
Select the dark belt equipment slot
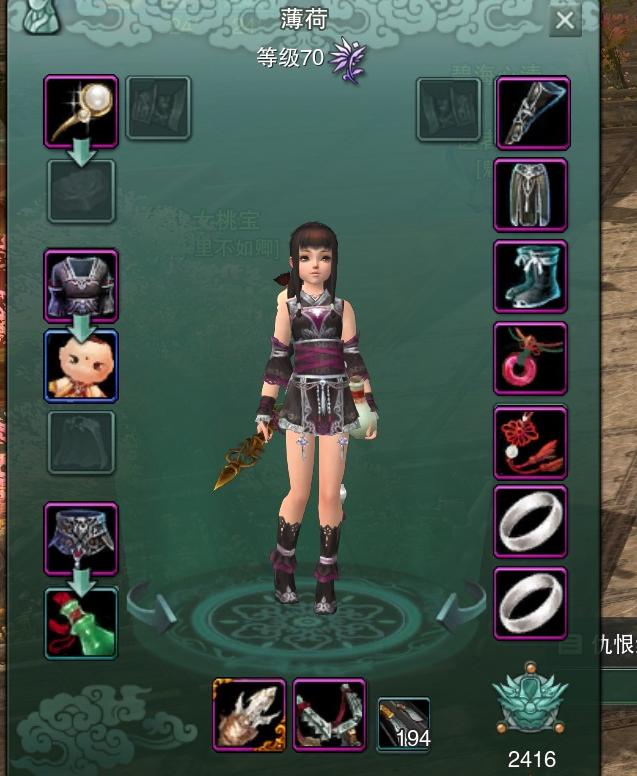(81, 538)
